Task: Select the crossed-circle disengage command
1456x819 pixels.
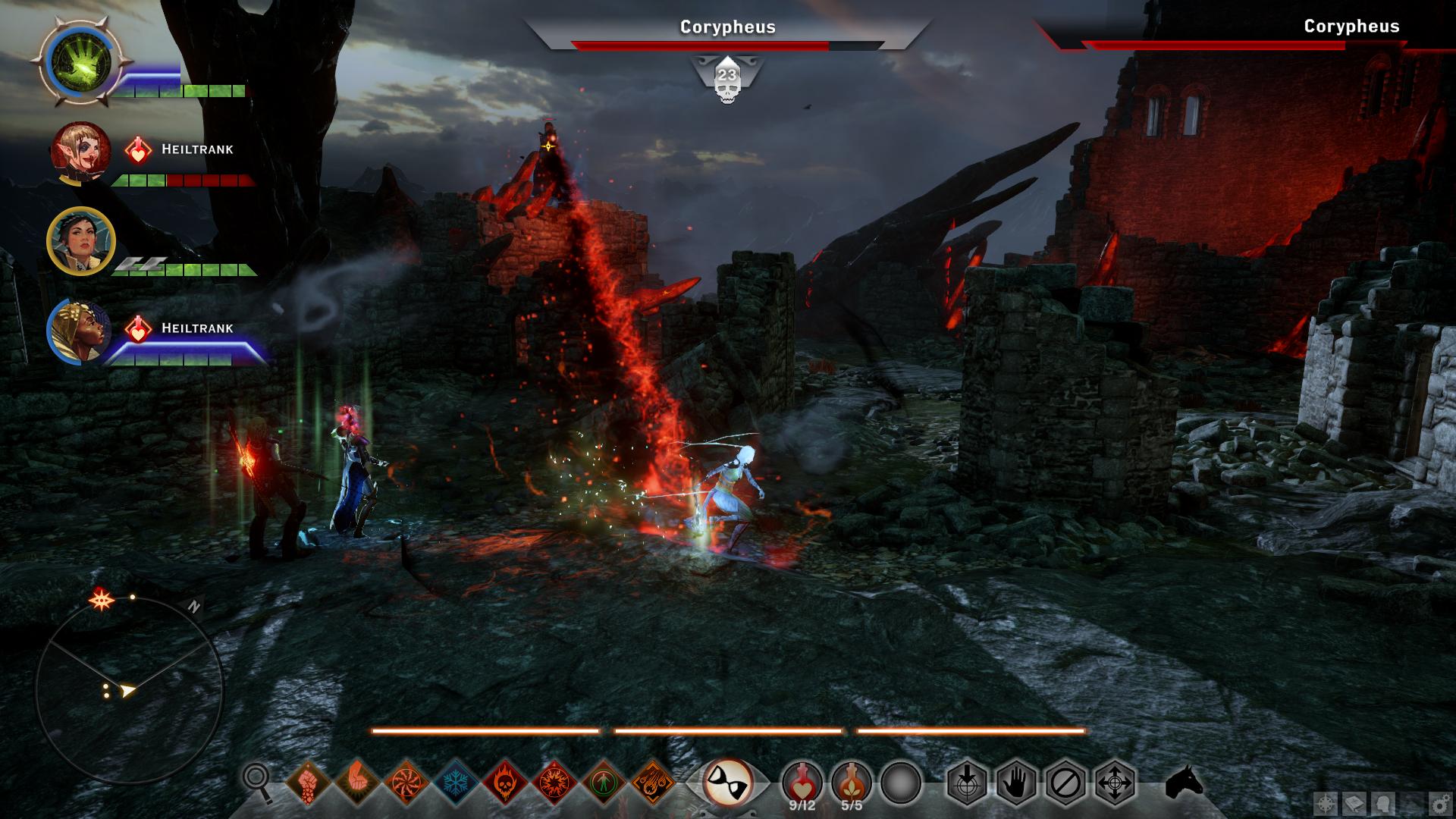Action: click(x=1065, y=782)
